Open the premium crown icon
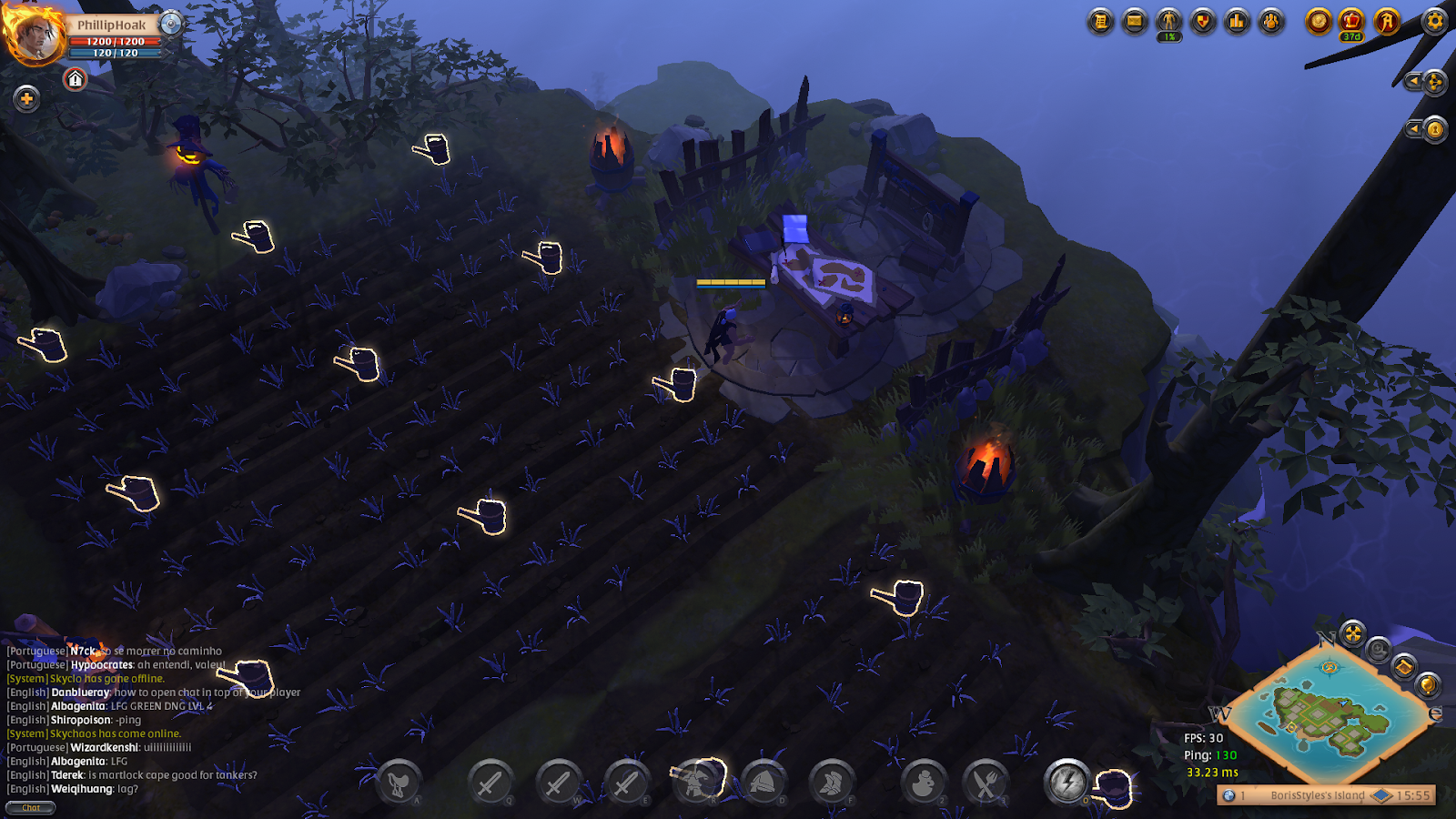This screenshot has height=819, width=1456. point(1351,20)
